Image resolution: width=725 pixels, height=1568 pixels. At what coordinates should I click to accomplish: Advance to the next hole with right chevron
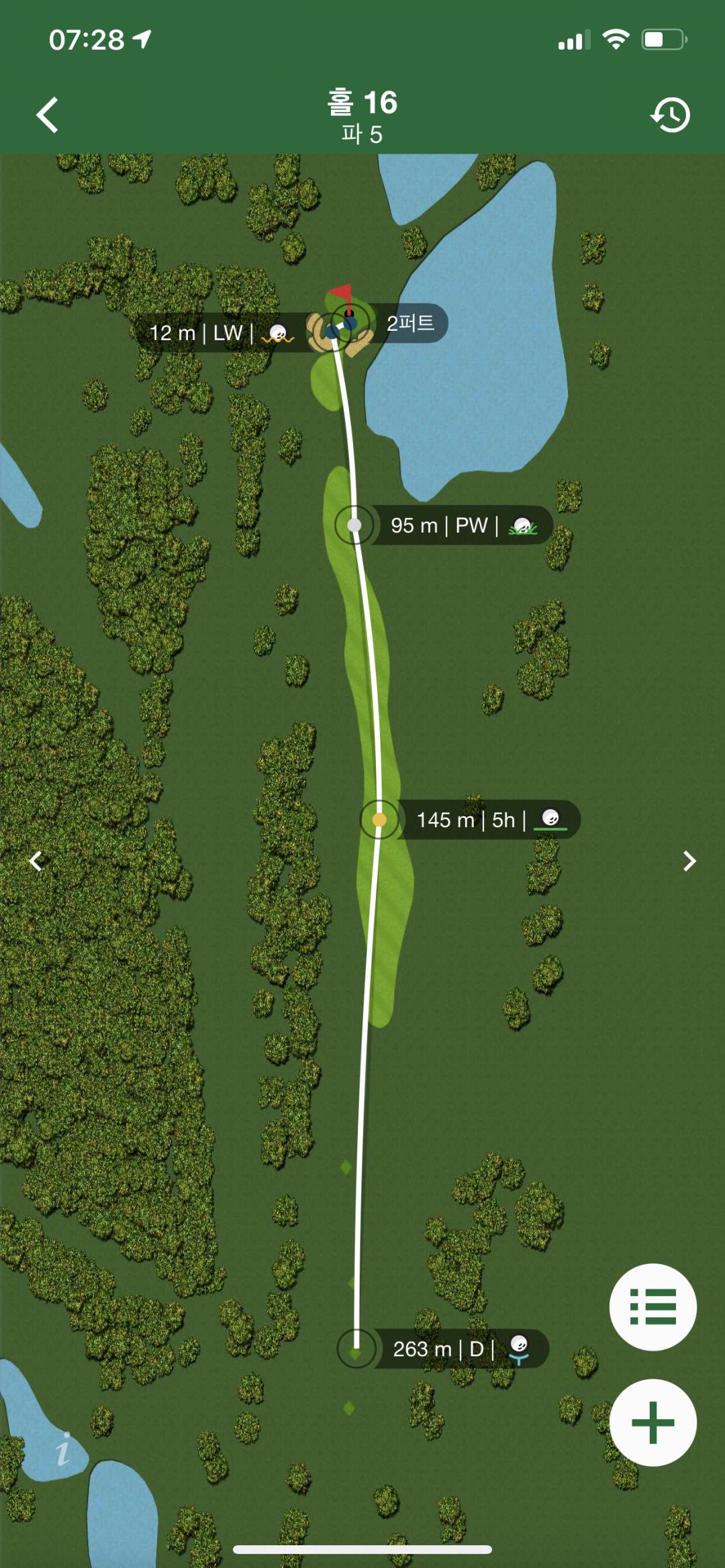click(x=689, y=861)
